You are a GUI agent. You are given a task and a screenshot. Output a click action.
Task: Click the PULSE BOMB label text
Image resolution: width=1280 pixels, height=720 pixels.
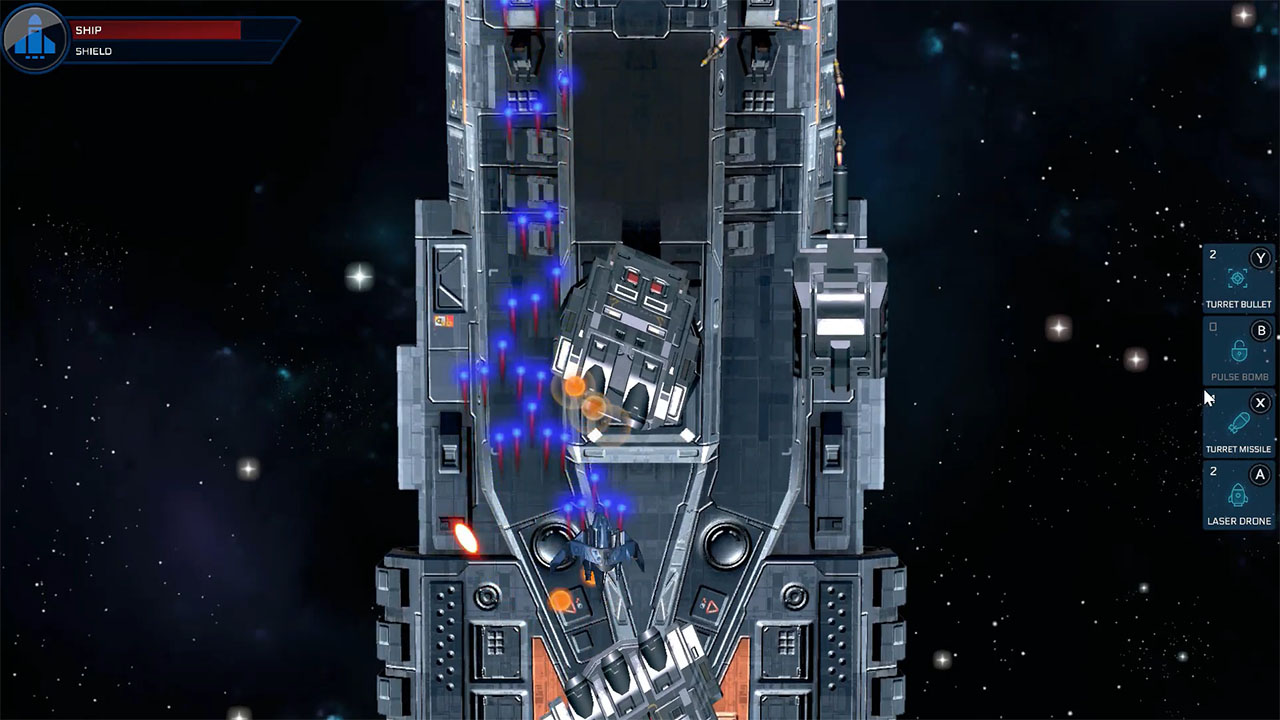pyautogui.click(x=1240, y=376)
